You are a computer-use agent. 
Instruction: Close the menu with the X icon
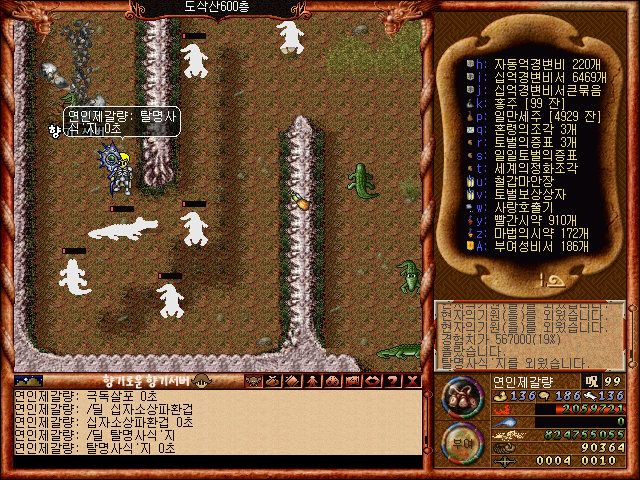point(411,380)
